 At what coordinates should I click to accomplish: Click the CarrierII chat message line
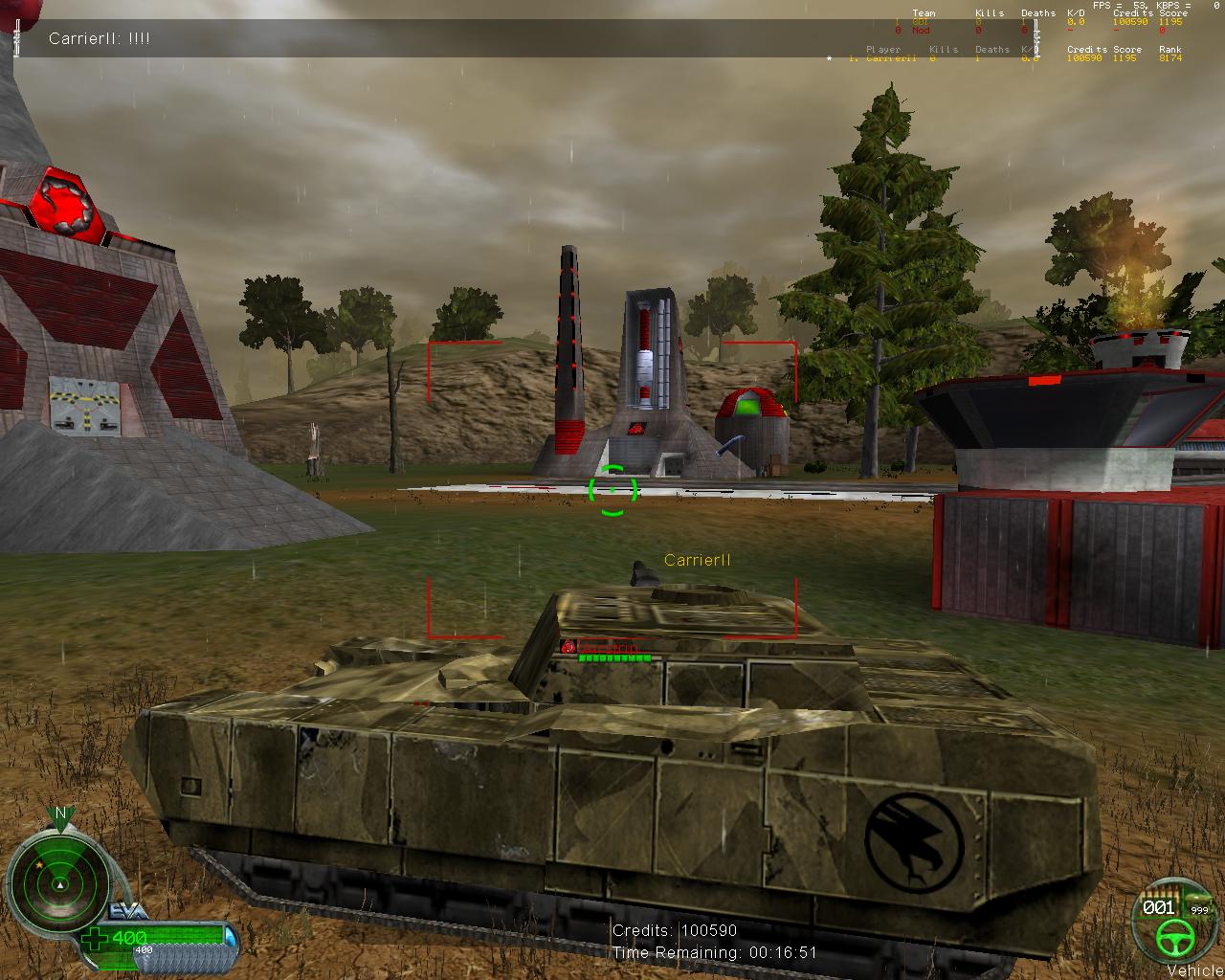click(x=100, y=38)
